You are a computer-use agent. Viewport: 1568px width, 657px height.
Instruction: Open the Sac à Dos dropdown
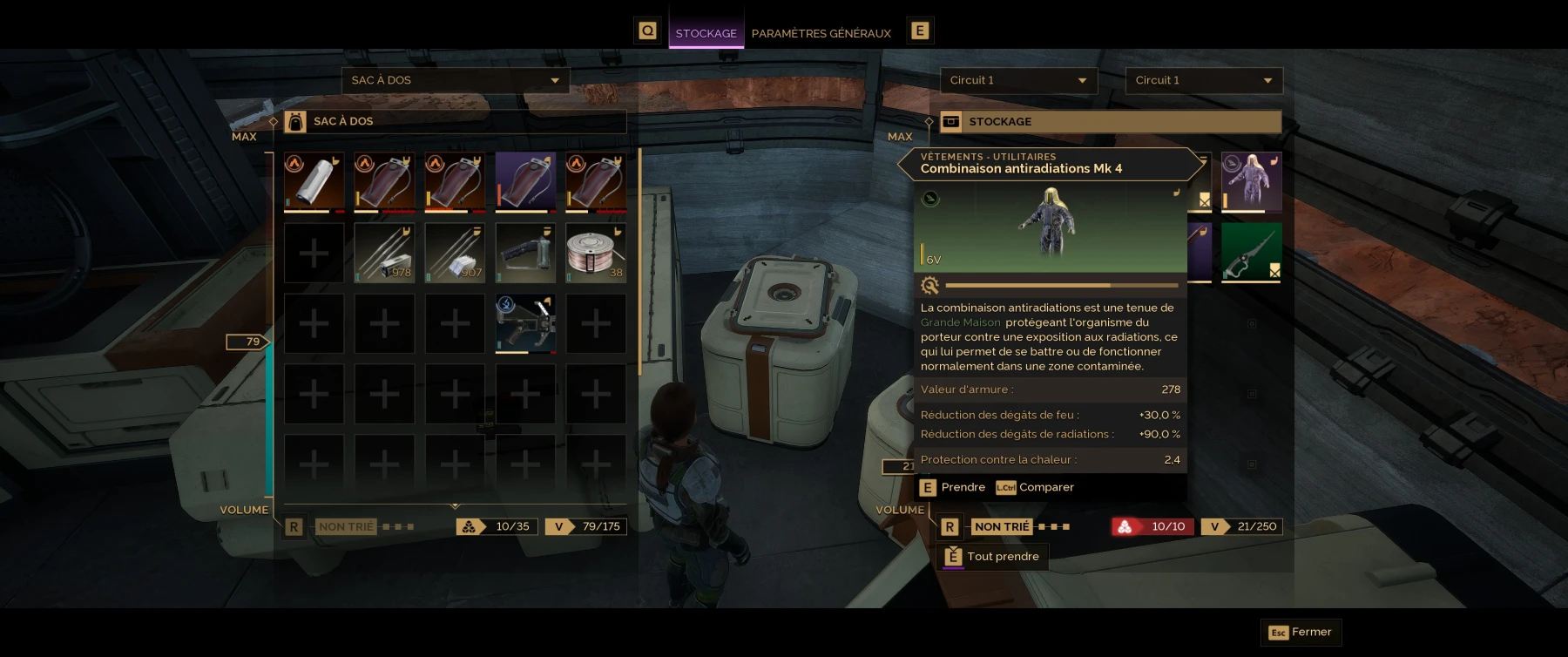point(455,80)
